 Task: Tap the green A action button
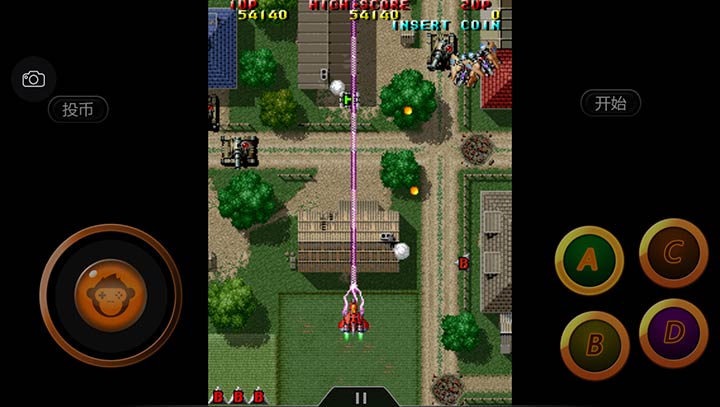point(589,260)
